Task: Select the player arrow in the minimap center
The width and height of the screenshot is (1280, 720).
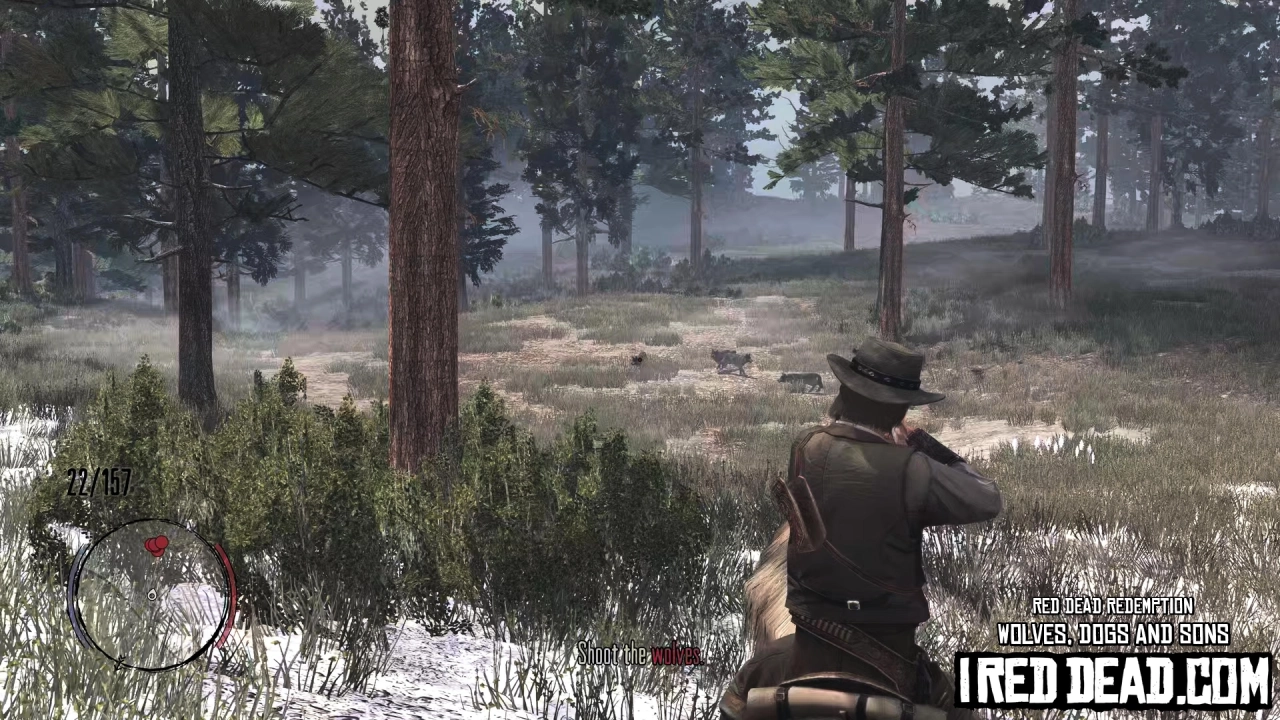Action: tap(152, 594)
